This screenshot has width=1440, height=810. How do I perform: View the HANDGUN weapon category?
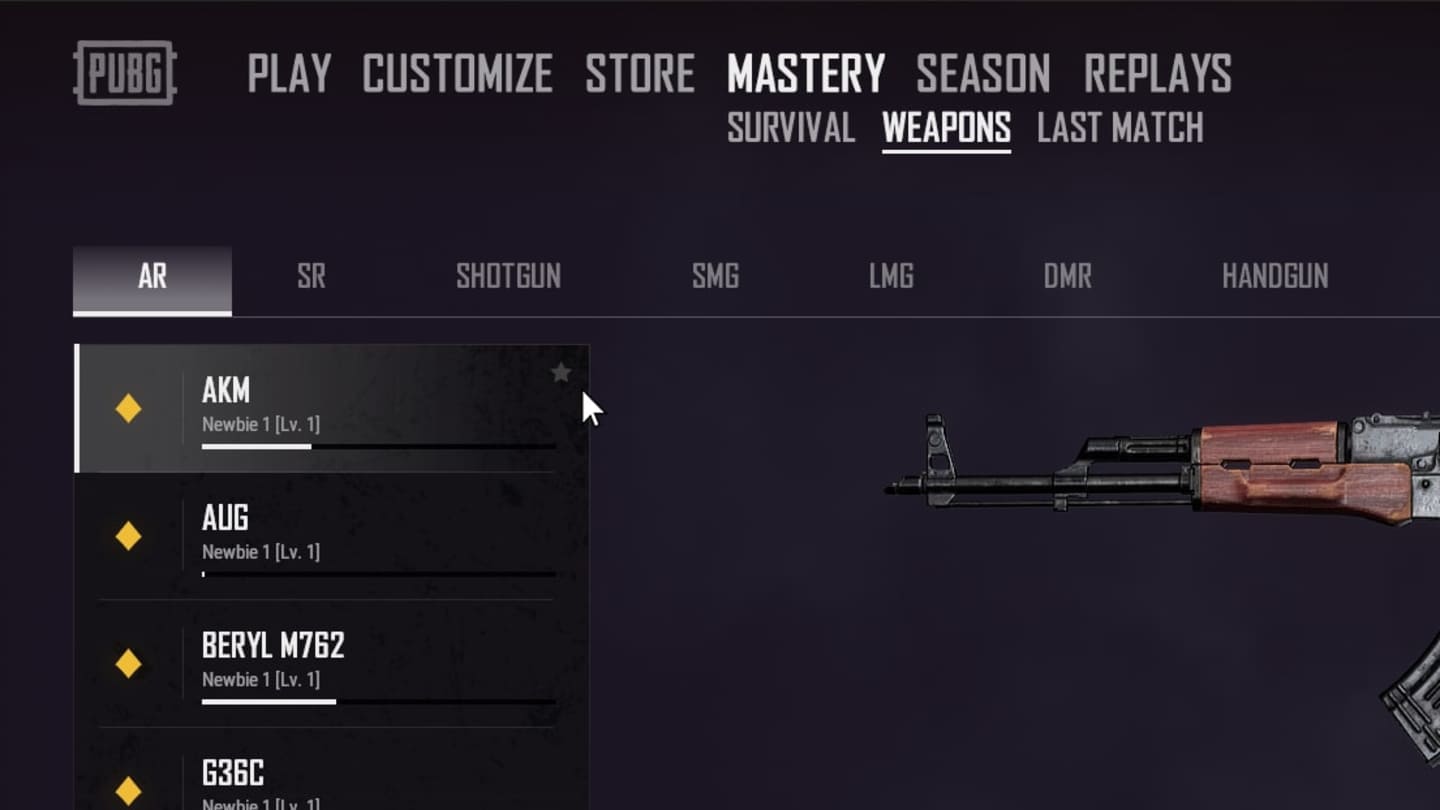click(x=1275, y=277)
